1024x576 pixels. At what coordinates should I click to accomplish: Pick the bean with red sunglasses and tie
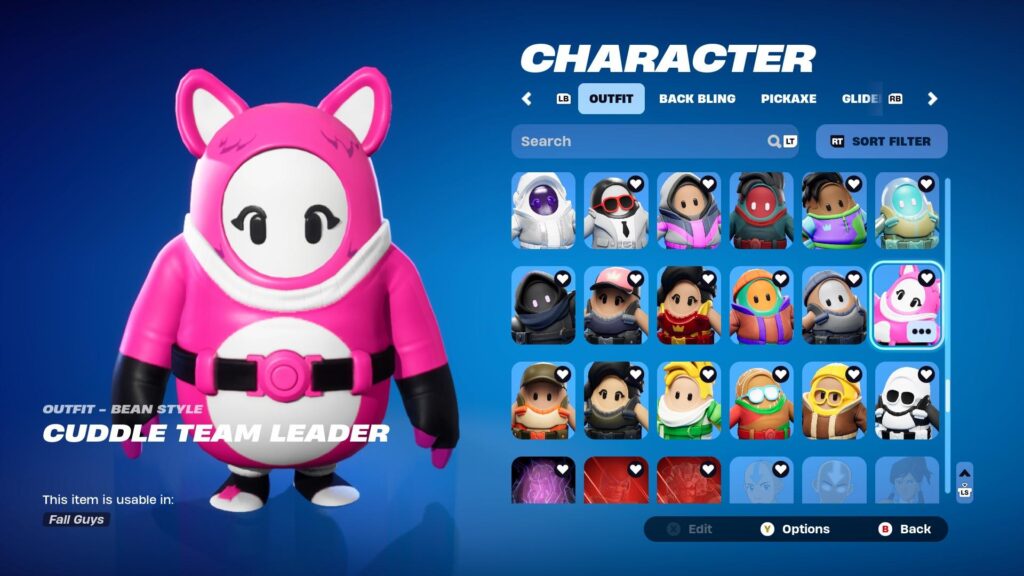[x=616, y=210]
